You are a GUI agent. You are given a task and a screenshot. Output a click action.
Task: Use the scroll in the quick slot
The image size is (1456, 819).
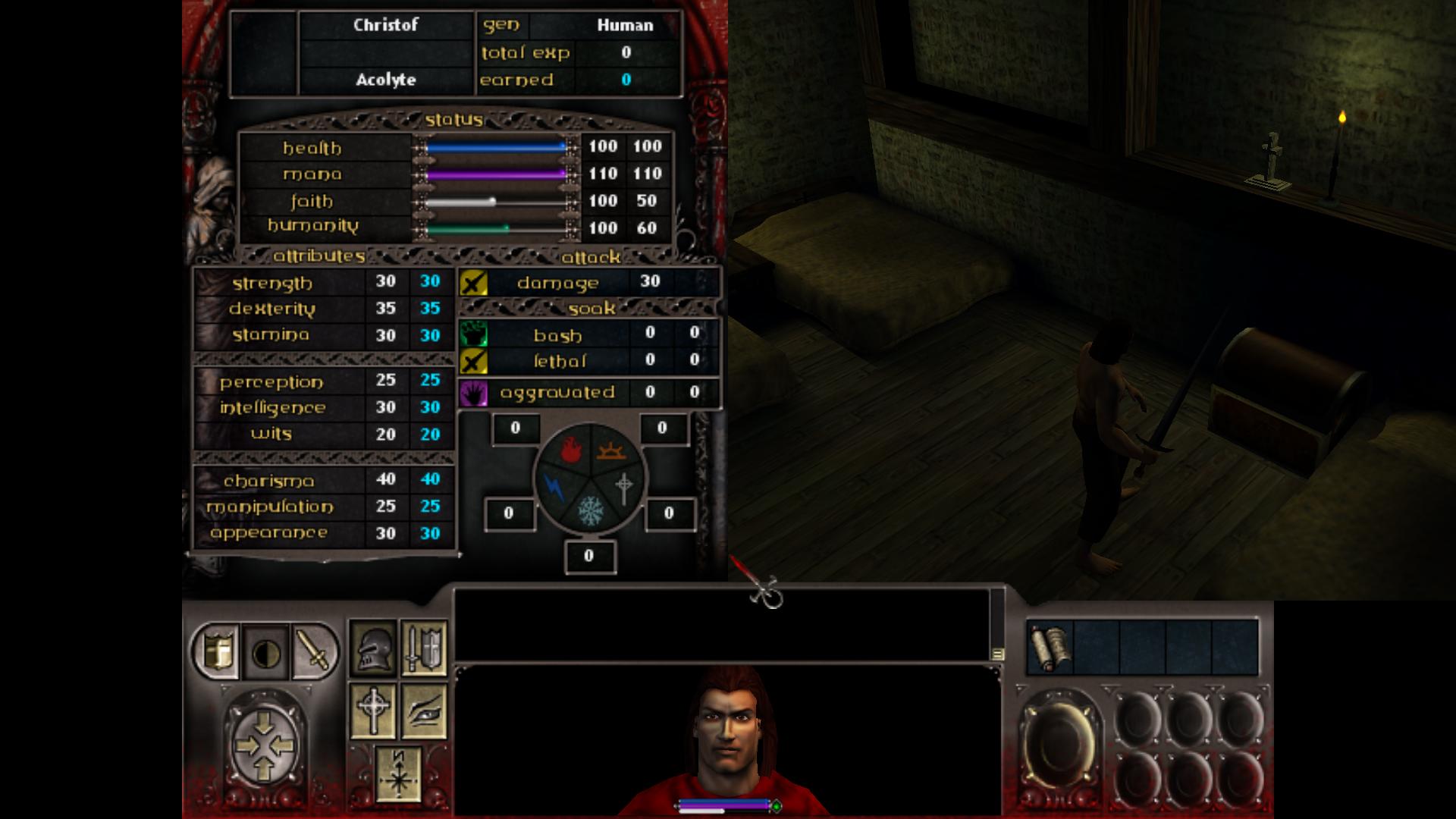[x=1050, y=647]
